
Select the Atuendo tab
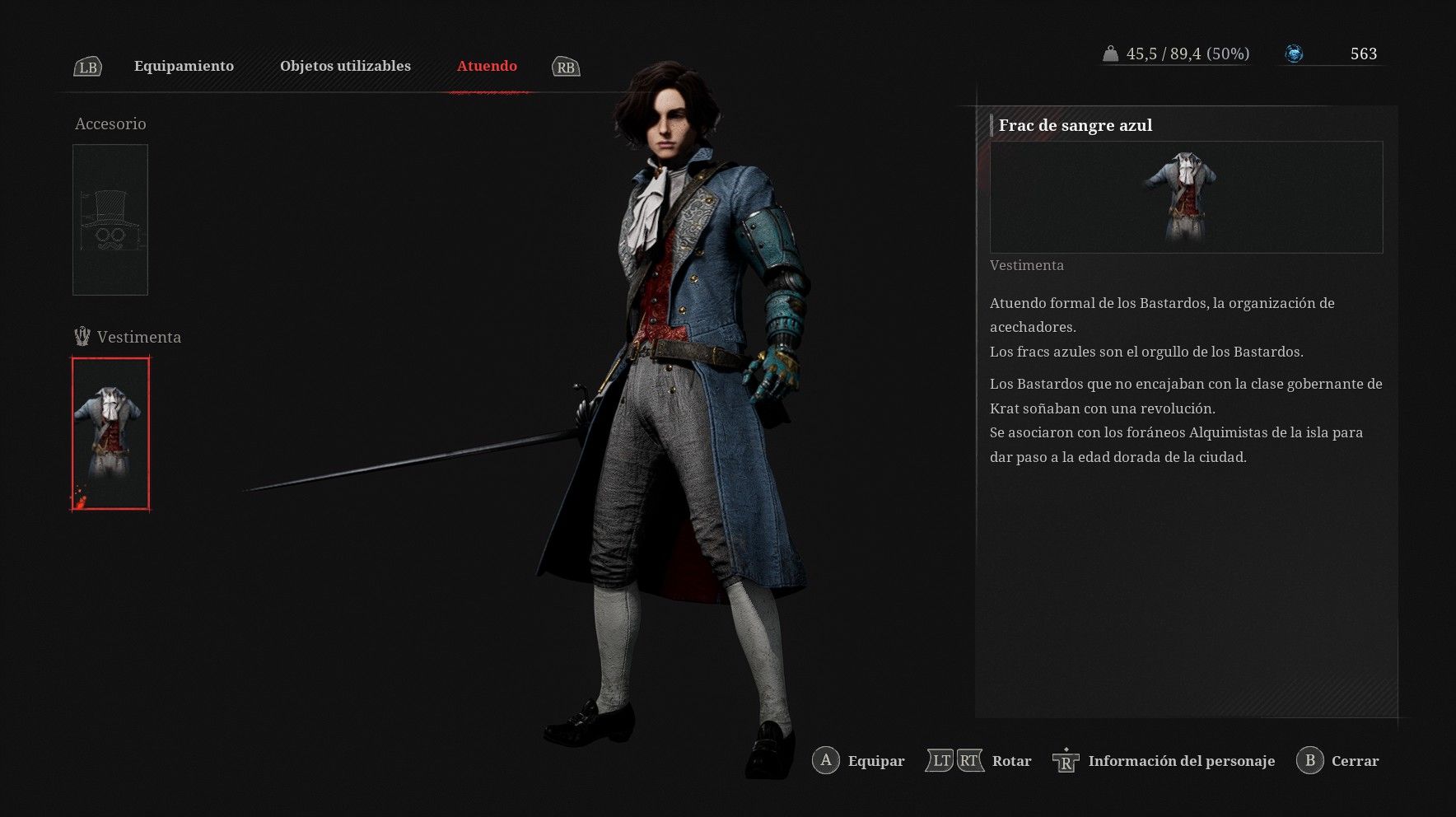[x=487, y=66]
